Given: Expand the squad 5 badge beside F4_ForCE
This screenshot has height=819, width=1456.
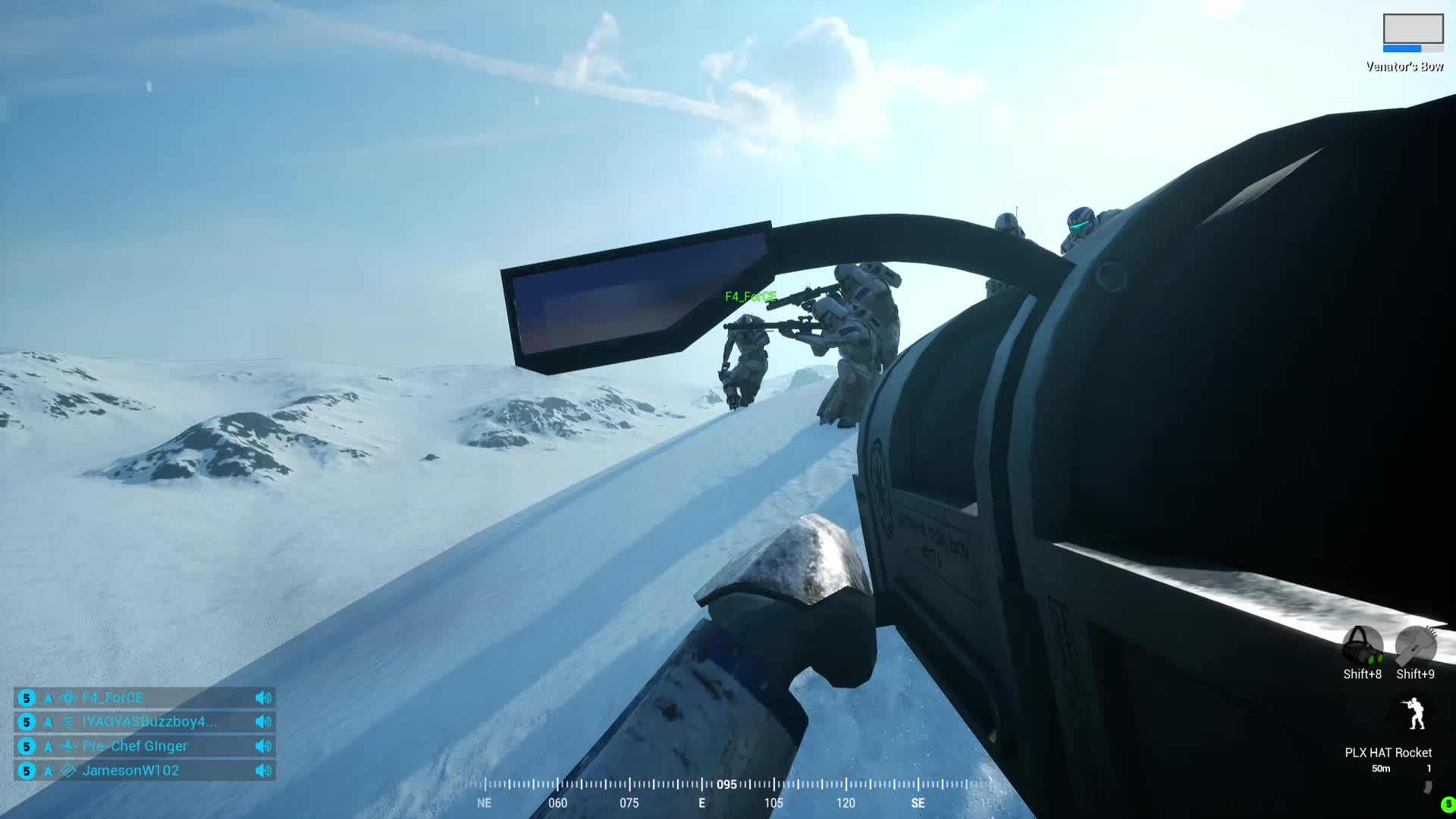Looking at the screenshot, I should [27, 698].
